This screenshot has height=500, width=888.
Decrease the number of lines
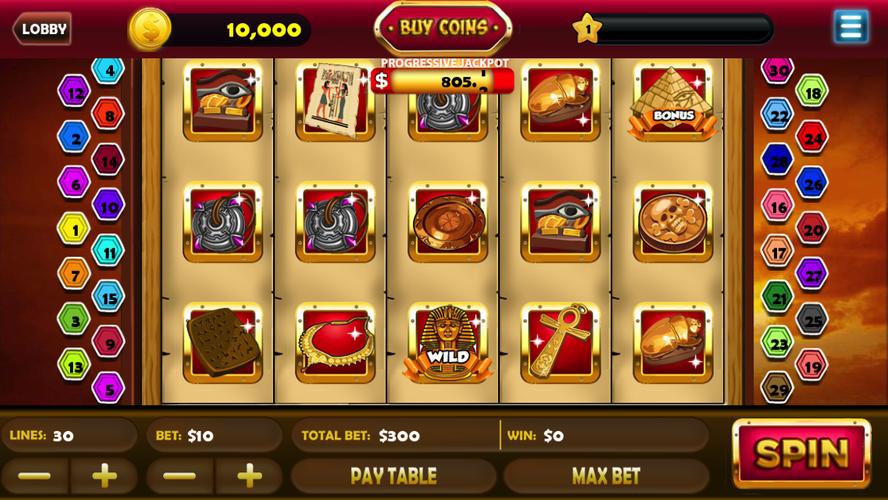click(33, 475)
